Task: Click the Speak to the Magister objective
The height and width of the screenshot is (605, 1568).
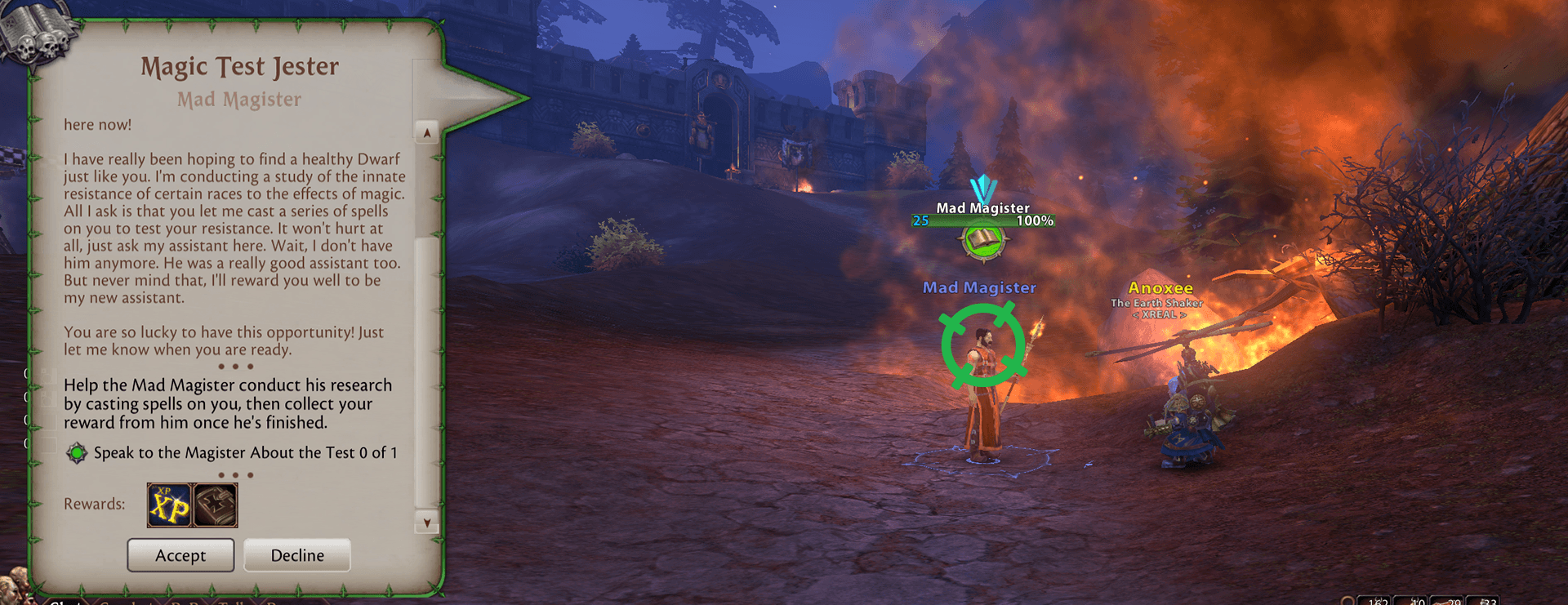Action: coord(245,452)
